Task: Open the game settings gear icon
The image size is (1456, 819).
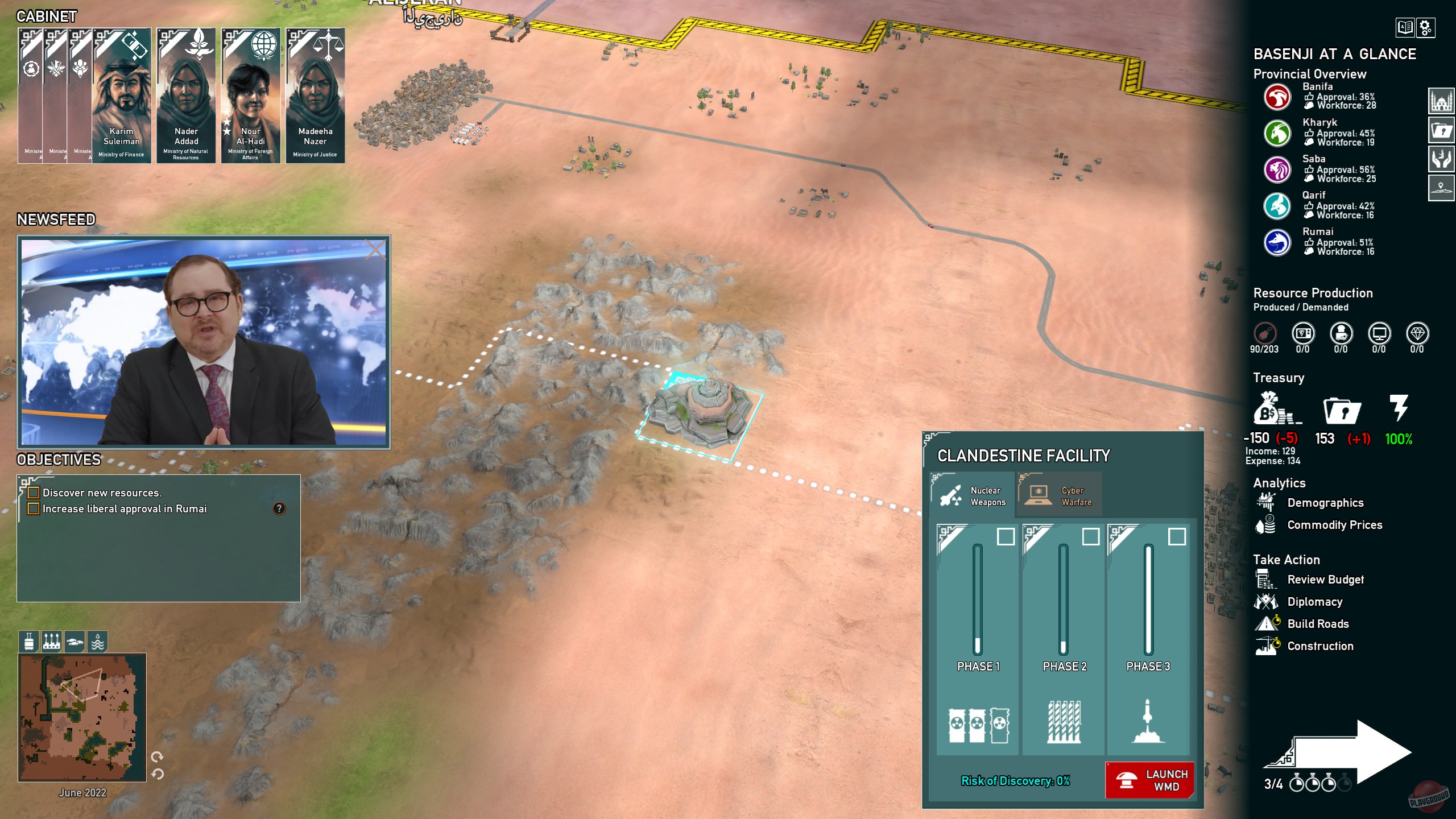Action: pyautogui.click(x=1428, y=28)
